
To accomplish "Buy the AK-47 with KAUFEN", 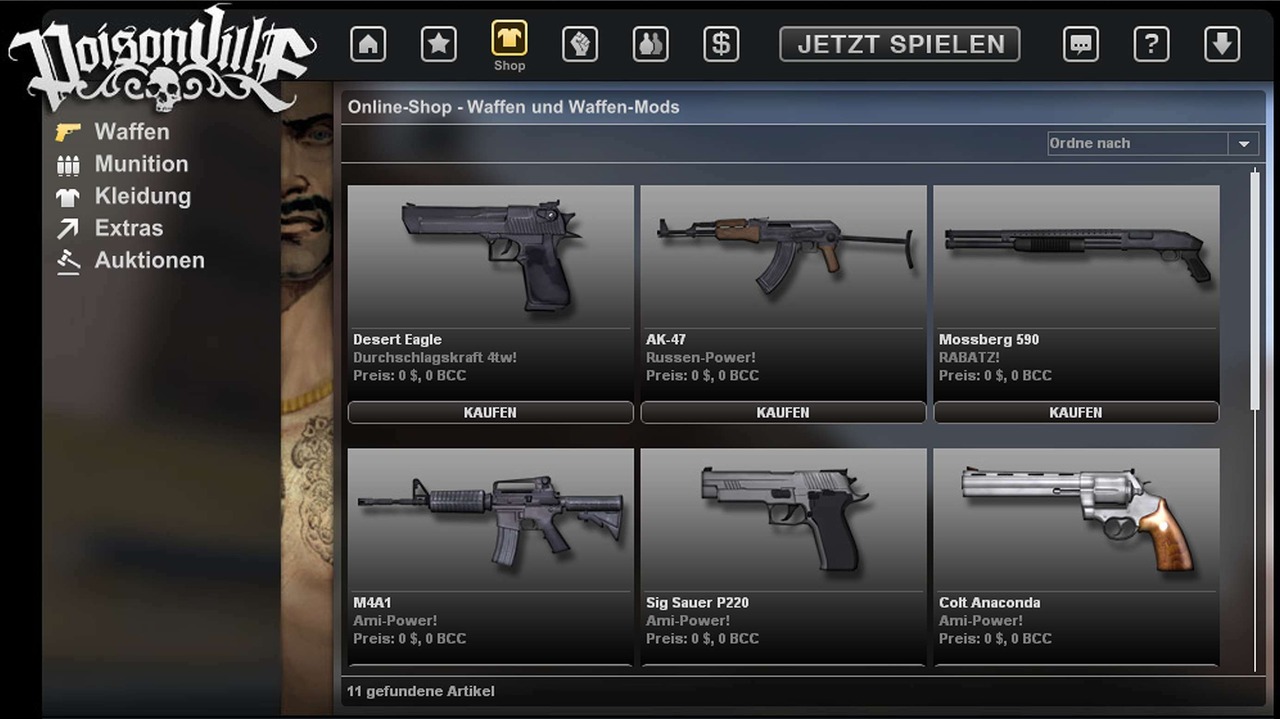I will (783, 412).
